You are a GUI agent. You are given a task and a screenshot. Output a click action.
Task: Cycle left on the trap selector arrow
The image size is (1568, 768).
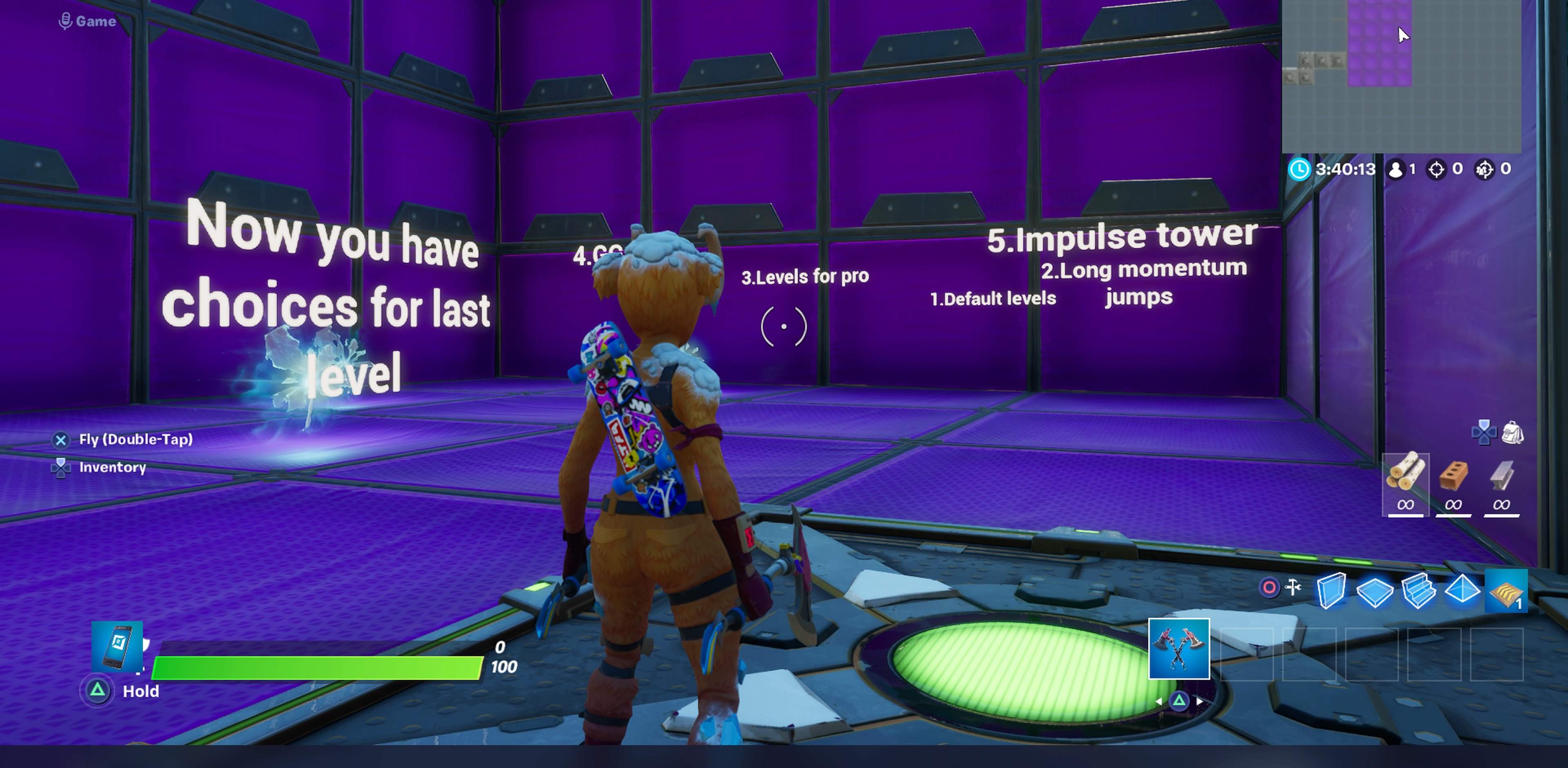(1160, 701)
